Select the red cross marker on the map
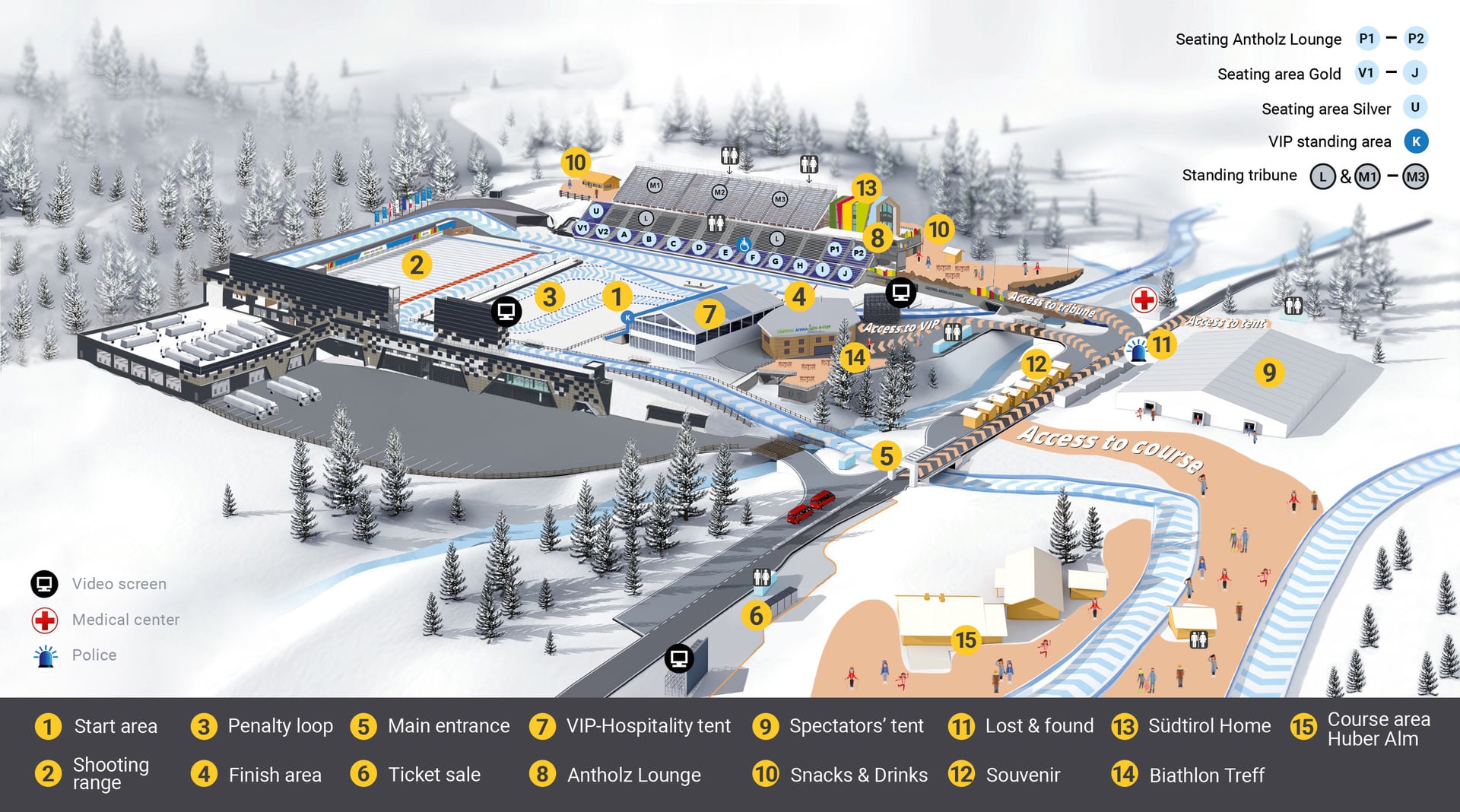The height and width of the screenshot is (812, 1460). [x=1144, y=300]
